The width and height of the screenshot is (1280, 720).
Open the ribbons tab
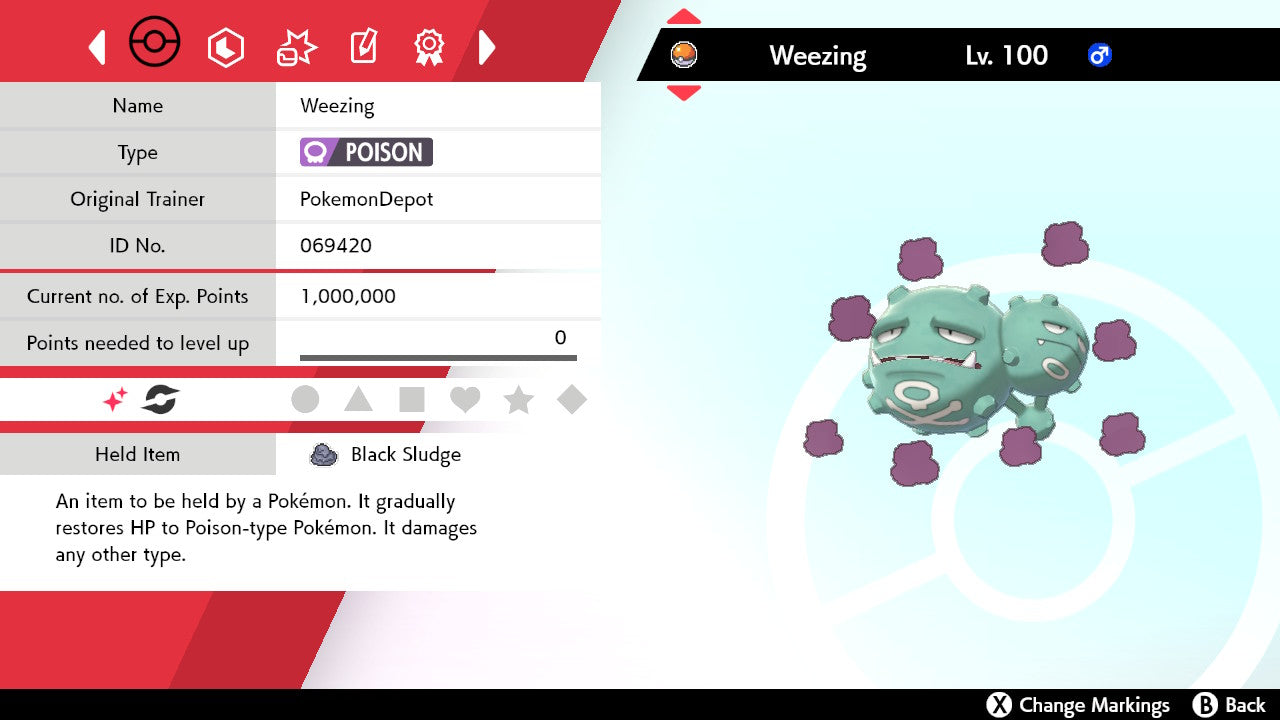pos(429,47)
